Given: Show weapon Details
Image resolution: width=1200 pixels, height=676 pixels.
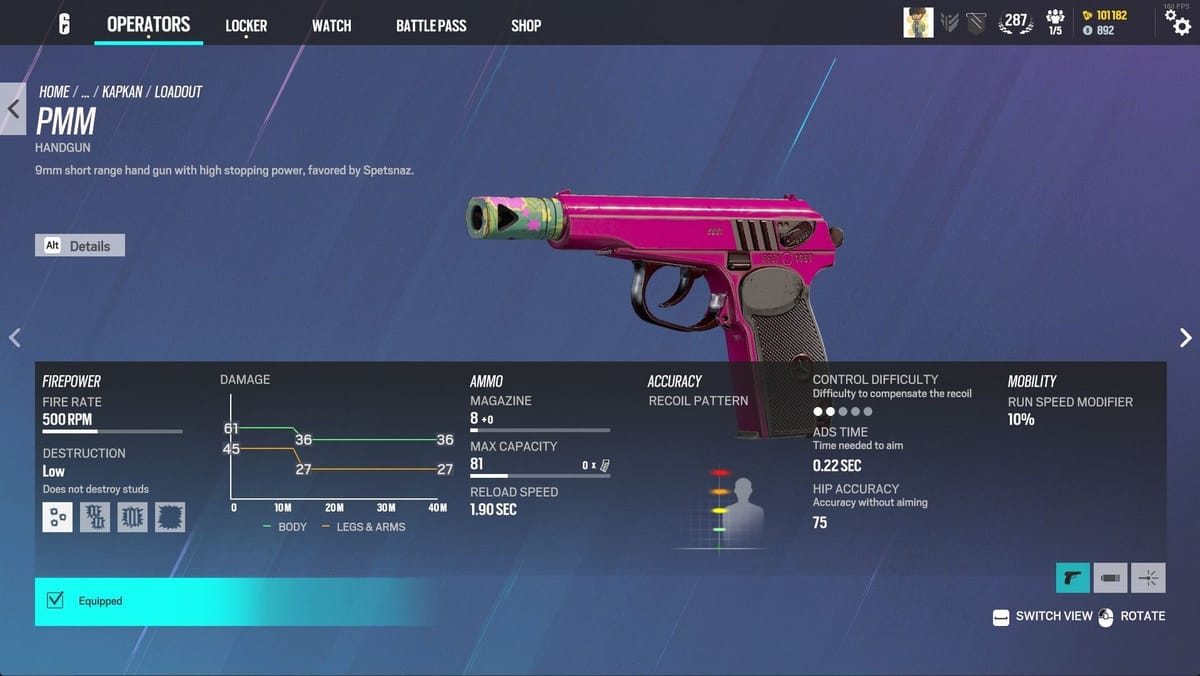Looking at the screenshot, I should (80, 245).
